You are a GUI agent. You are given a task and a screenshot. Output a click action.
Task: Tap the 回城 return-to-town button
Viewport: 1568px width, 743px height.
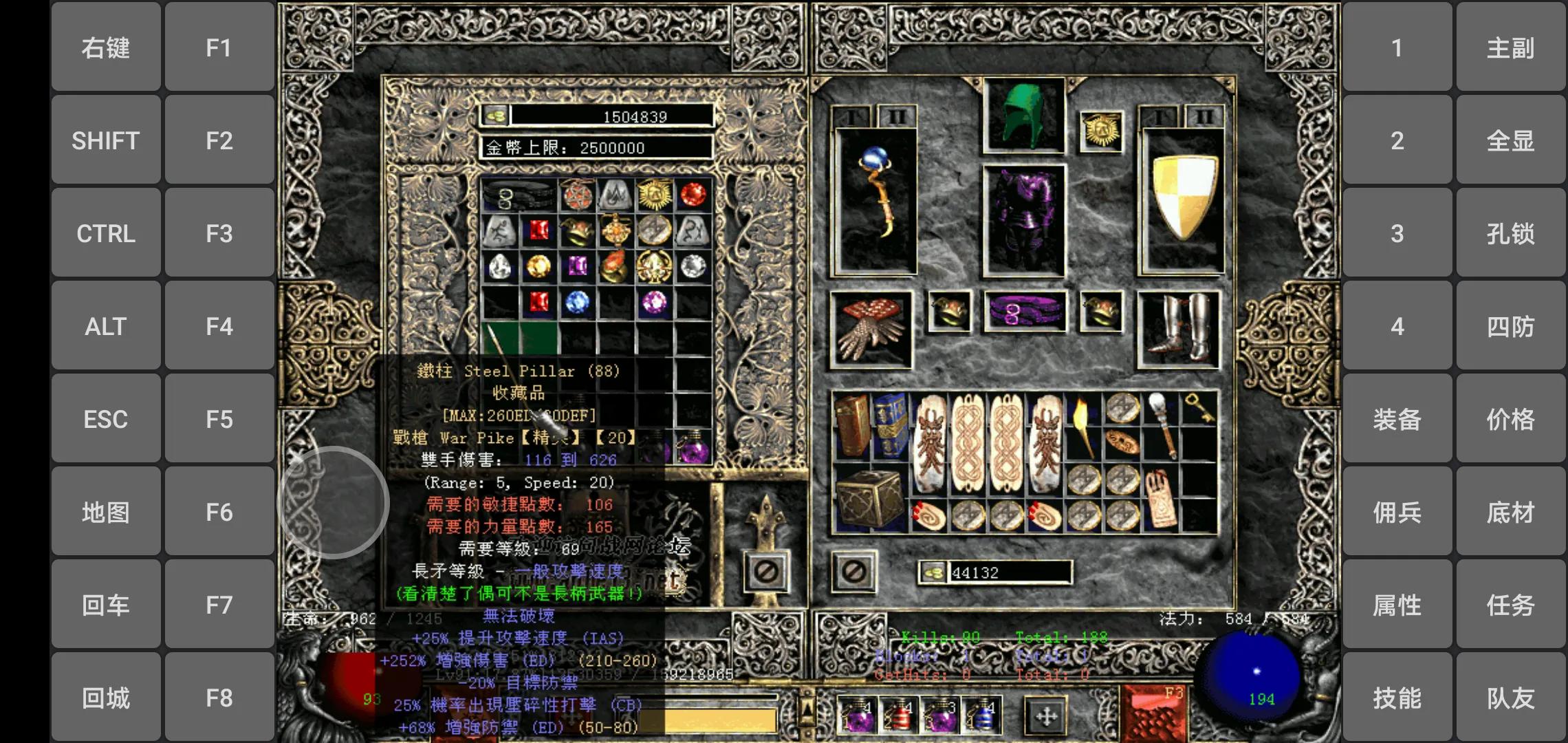pyautogui.click(x=106, y=698)
